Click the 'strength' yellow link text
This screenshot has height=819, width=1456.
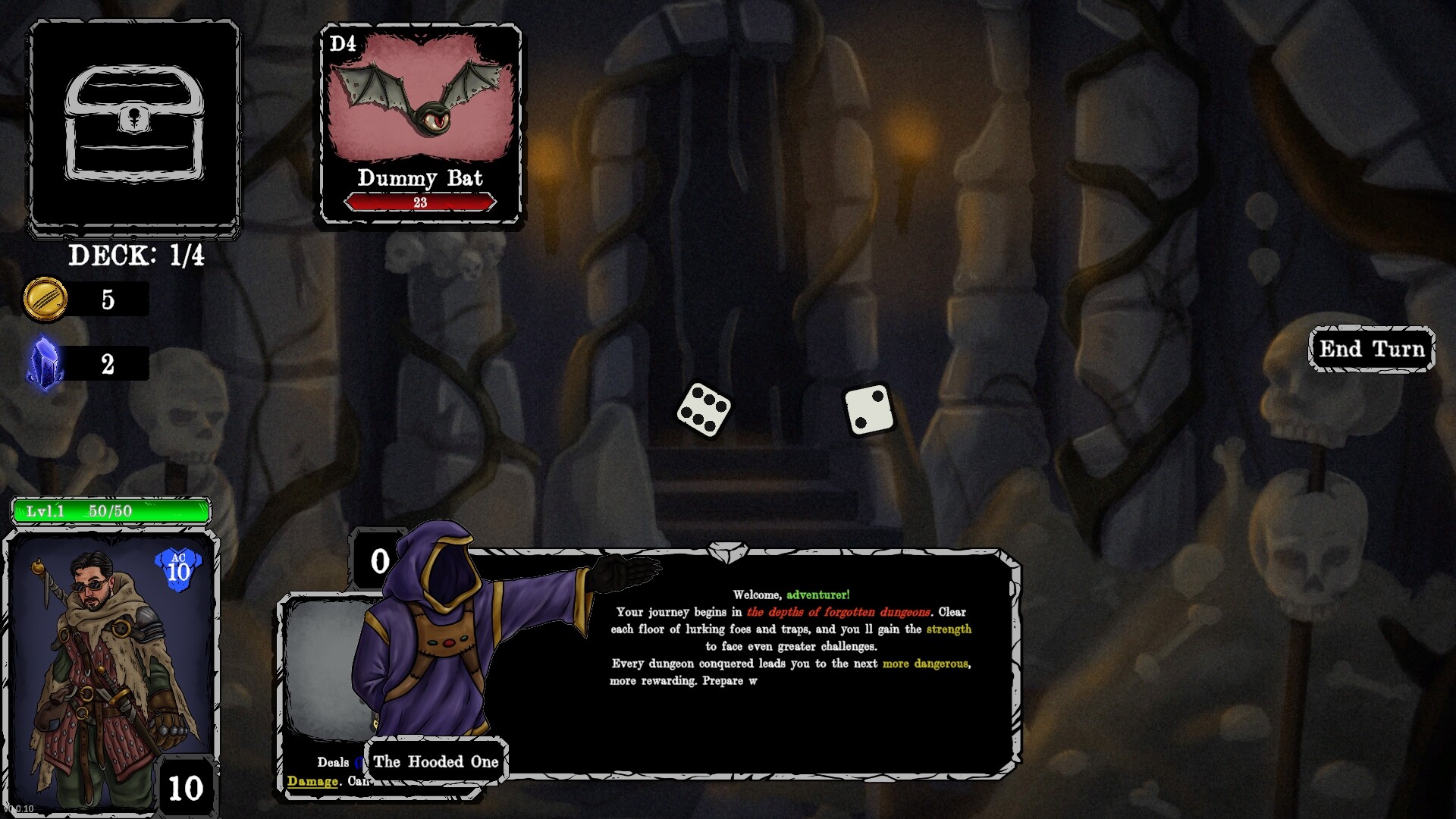click(x=949, y=629)
